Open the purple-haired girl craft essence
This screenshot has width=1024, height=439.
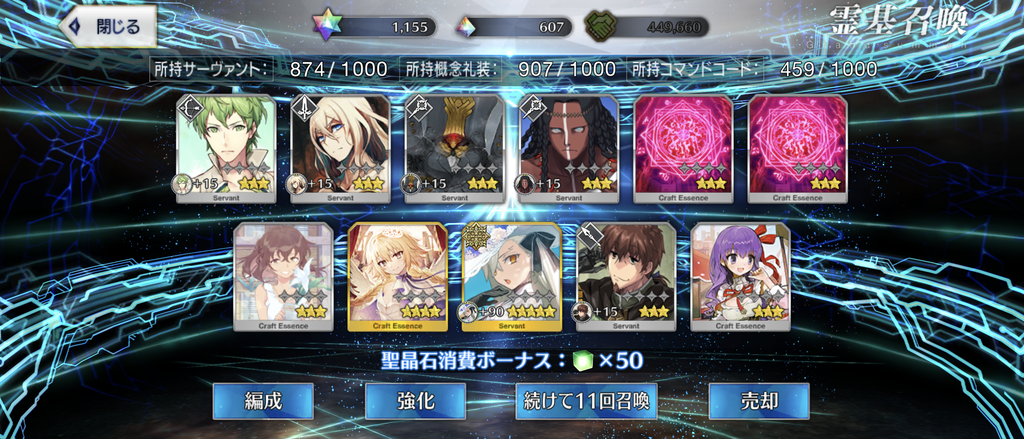740,276
